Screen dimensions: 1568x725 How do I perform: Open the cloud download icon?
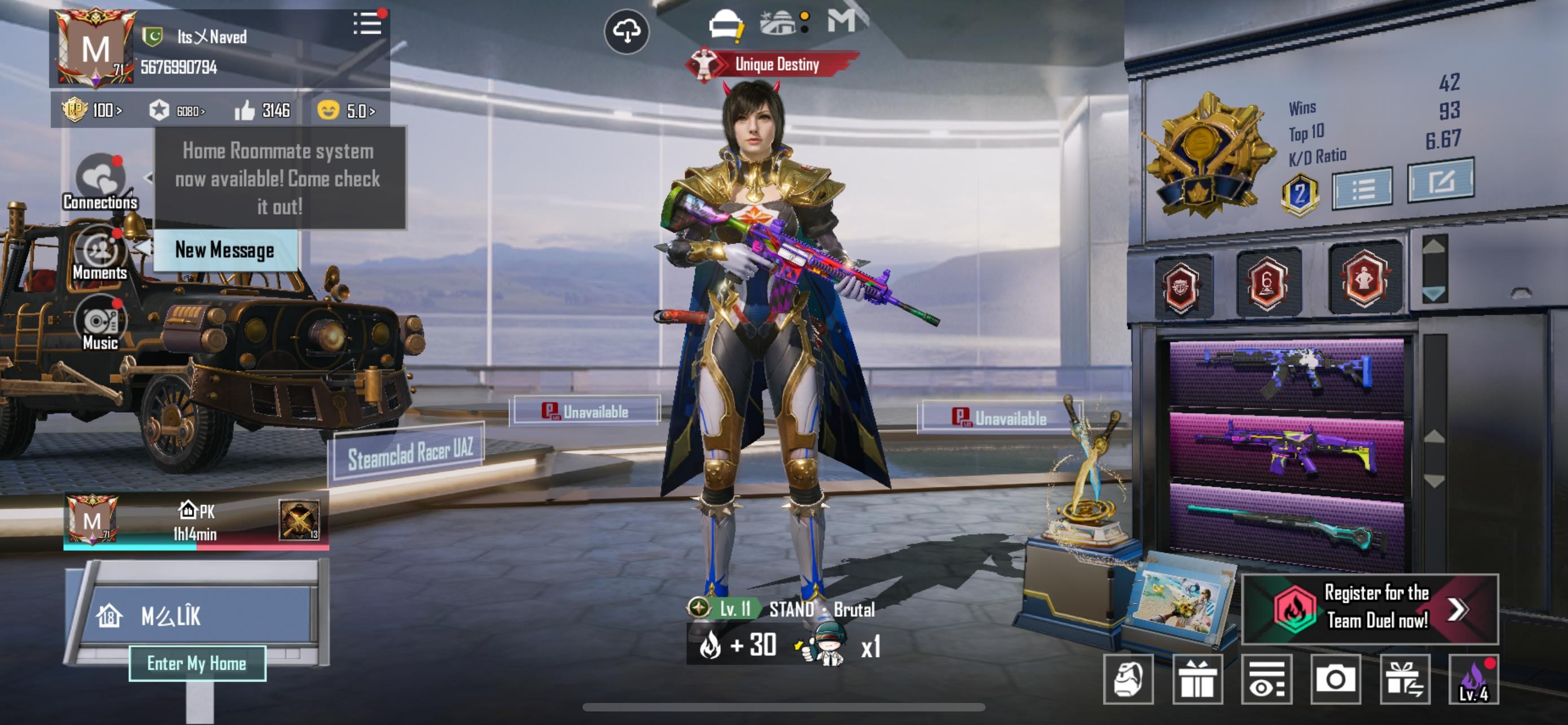[627, 32]
